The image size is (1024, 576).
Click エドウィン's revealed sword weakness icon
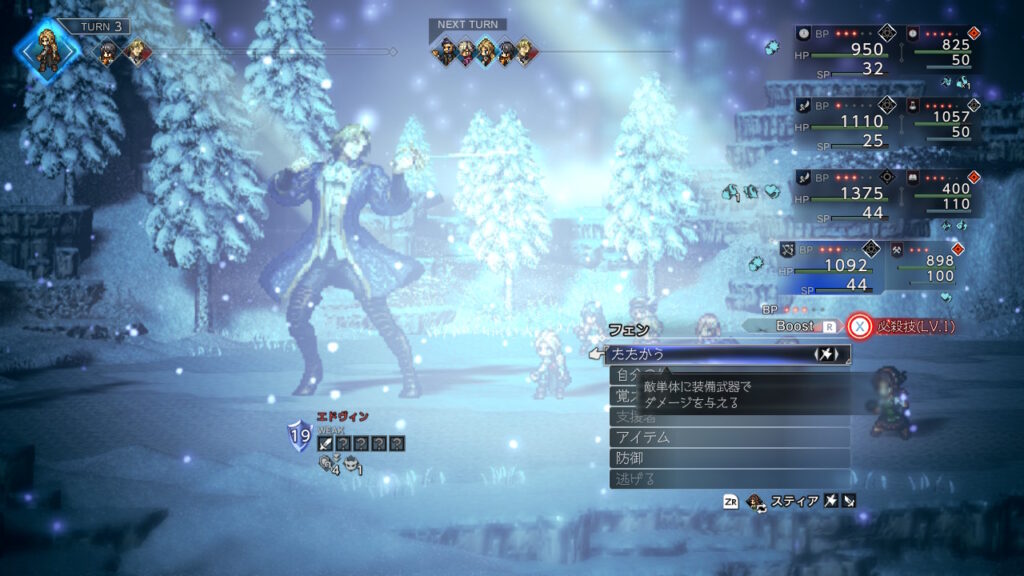coord(325,443)
